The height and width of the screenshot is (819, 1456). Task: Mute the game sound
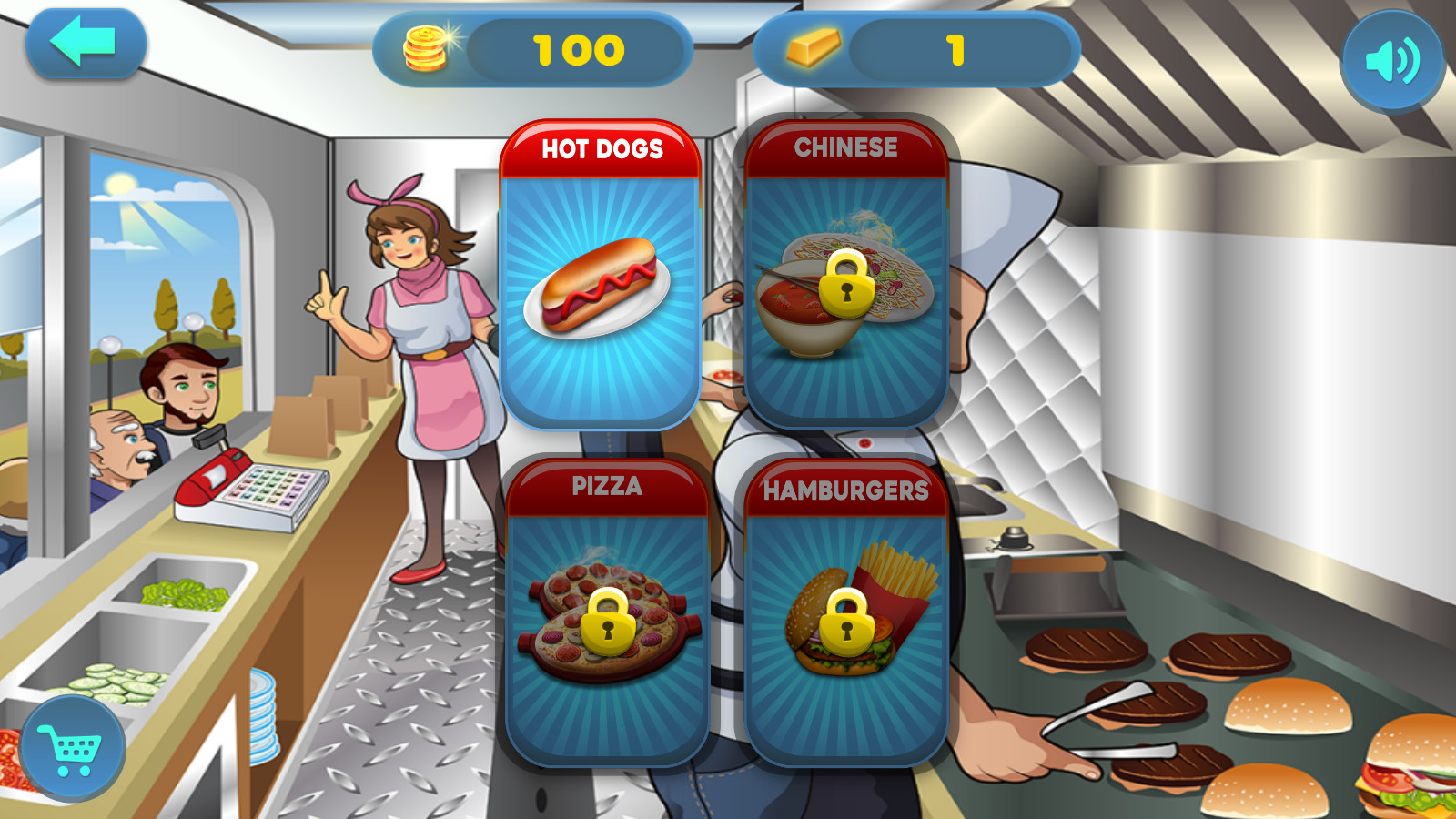tap(1390, 59)
